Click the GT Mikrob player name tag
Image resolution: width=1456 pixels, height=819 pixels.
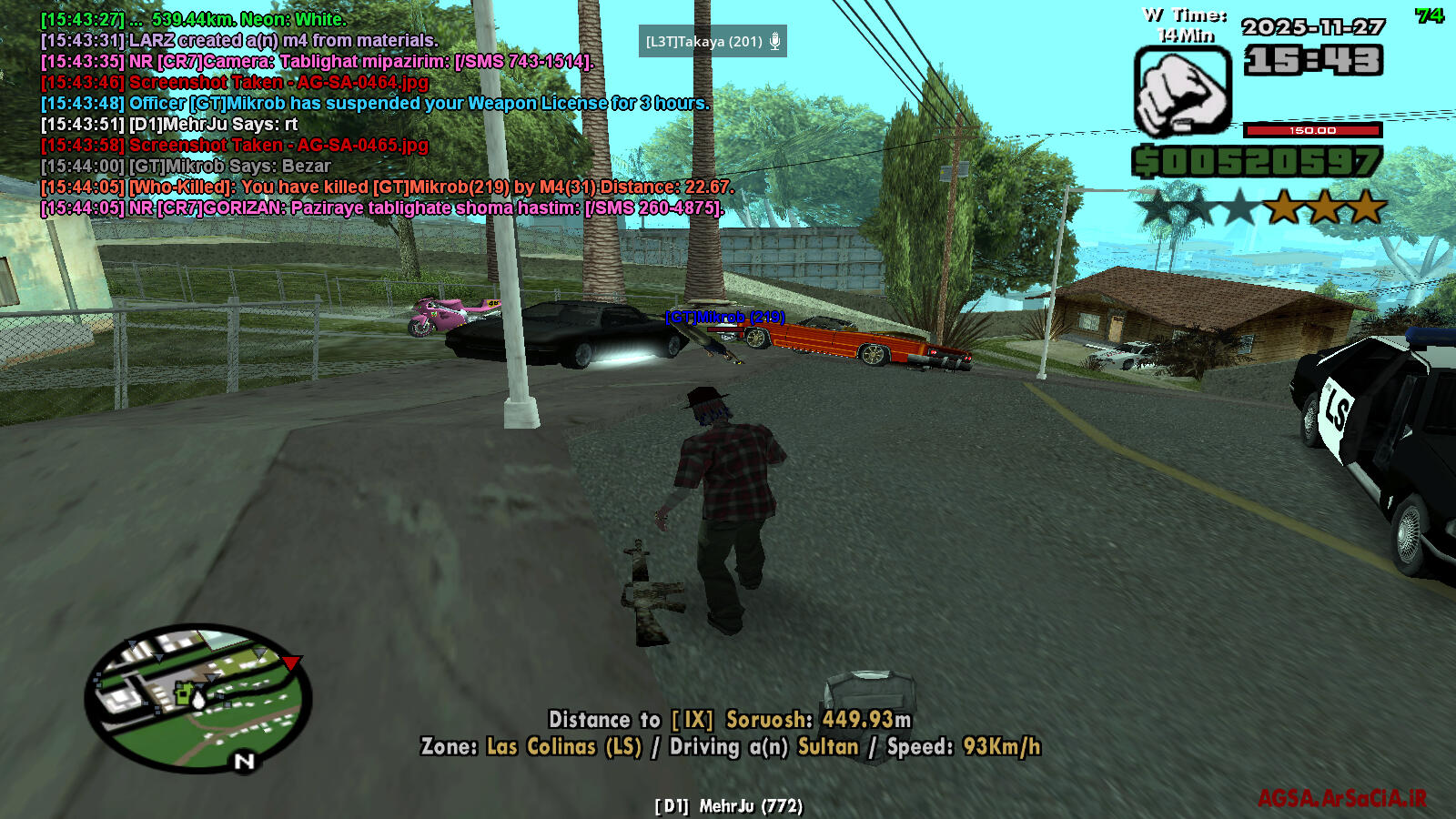click(x=724, y=317)
